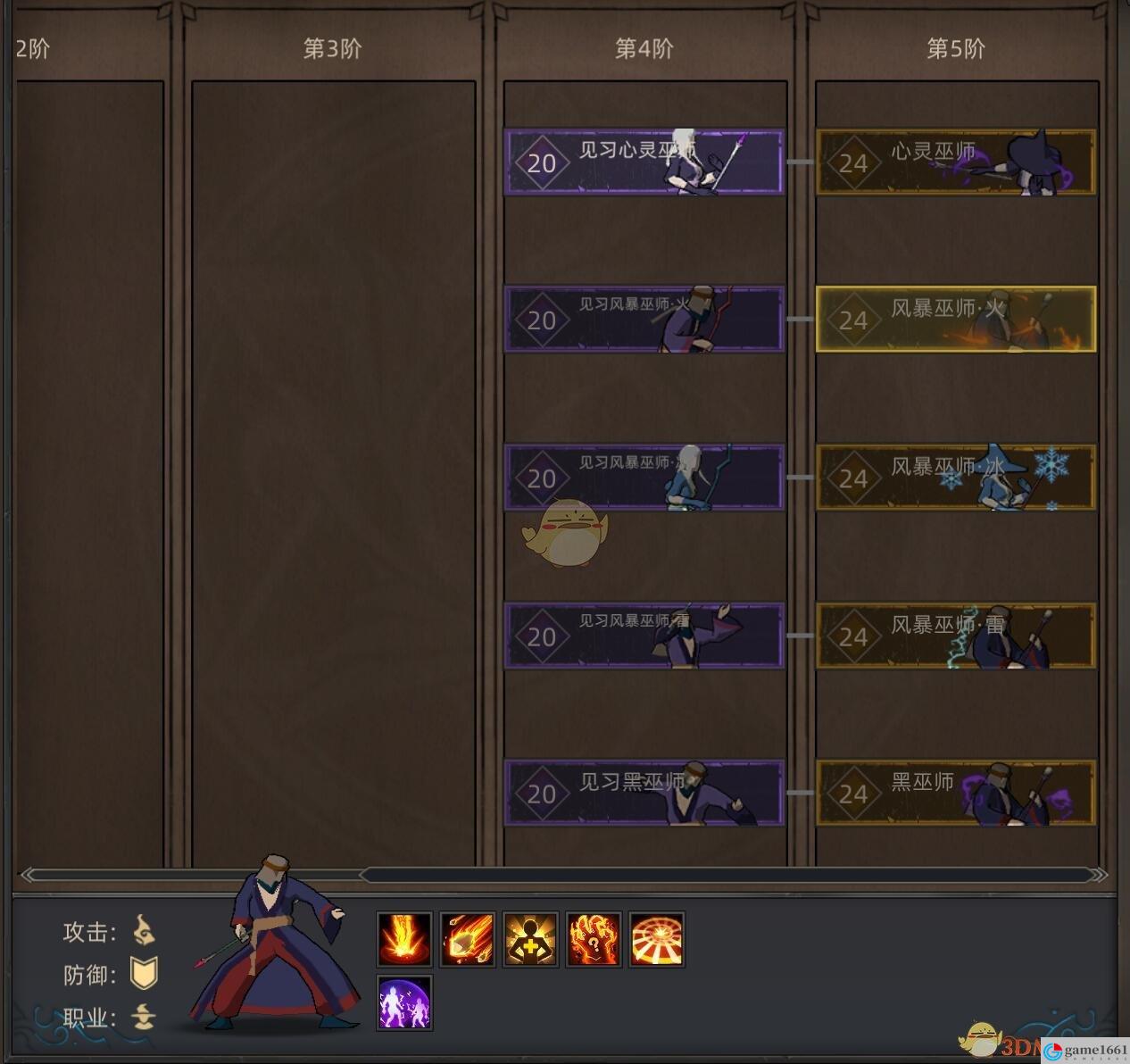Choose the level 24 风暴巫师·雷 class

tap(955, 636)
